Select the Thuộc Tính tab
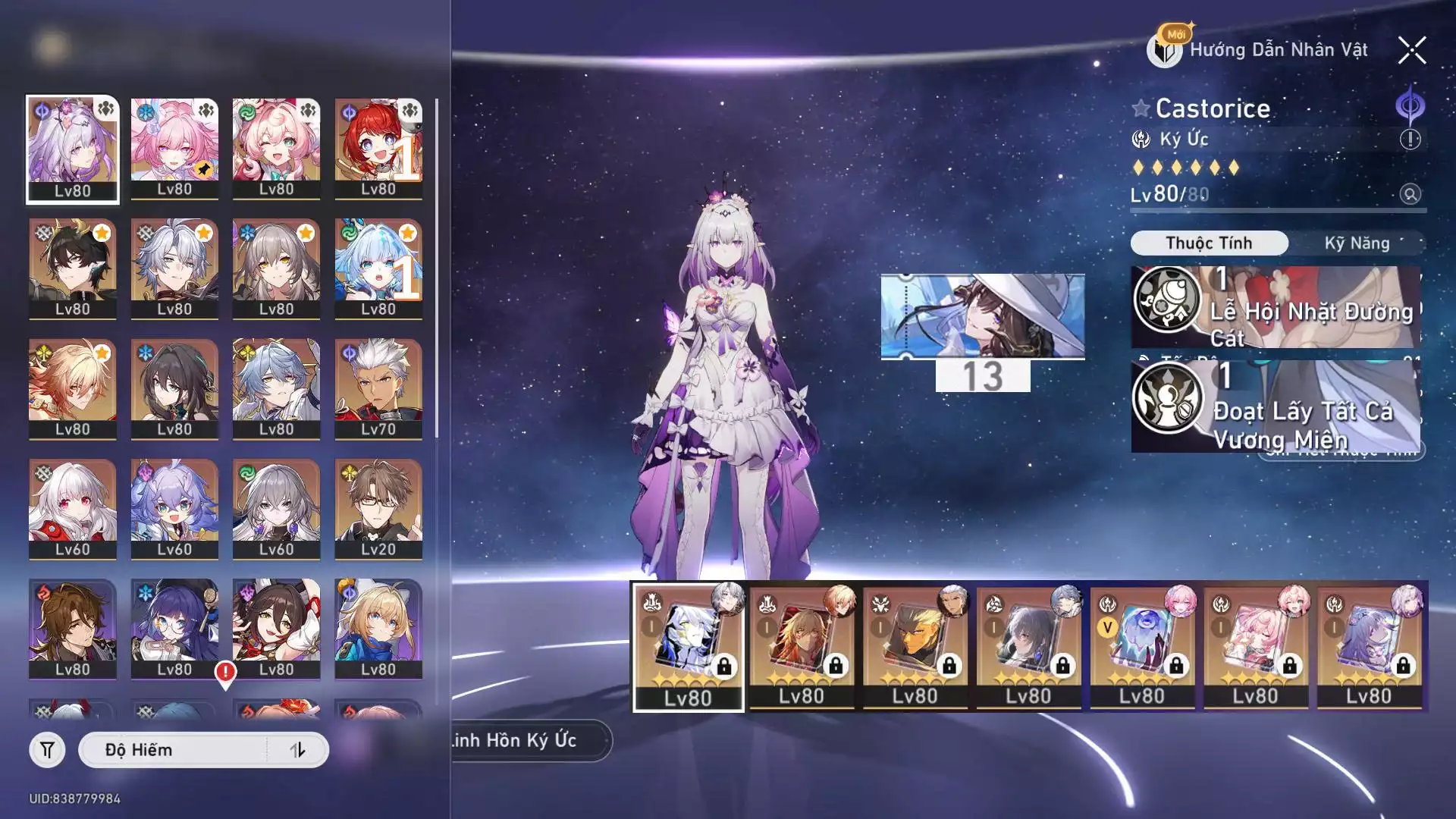 click(1209, 243)
